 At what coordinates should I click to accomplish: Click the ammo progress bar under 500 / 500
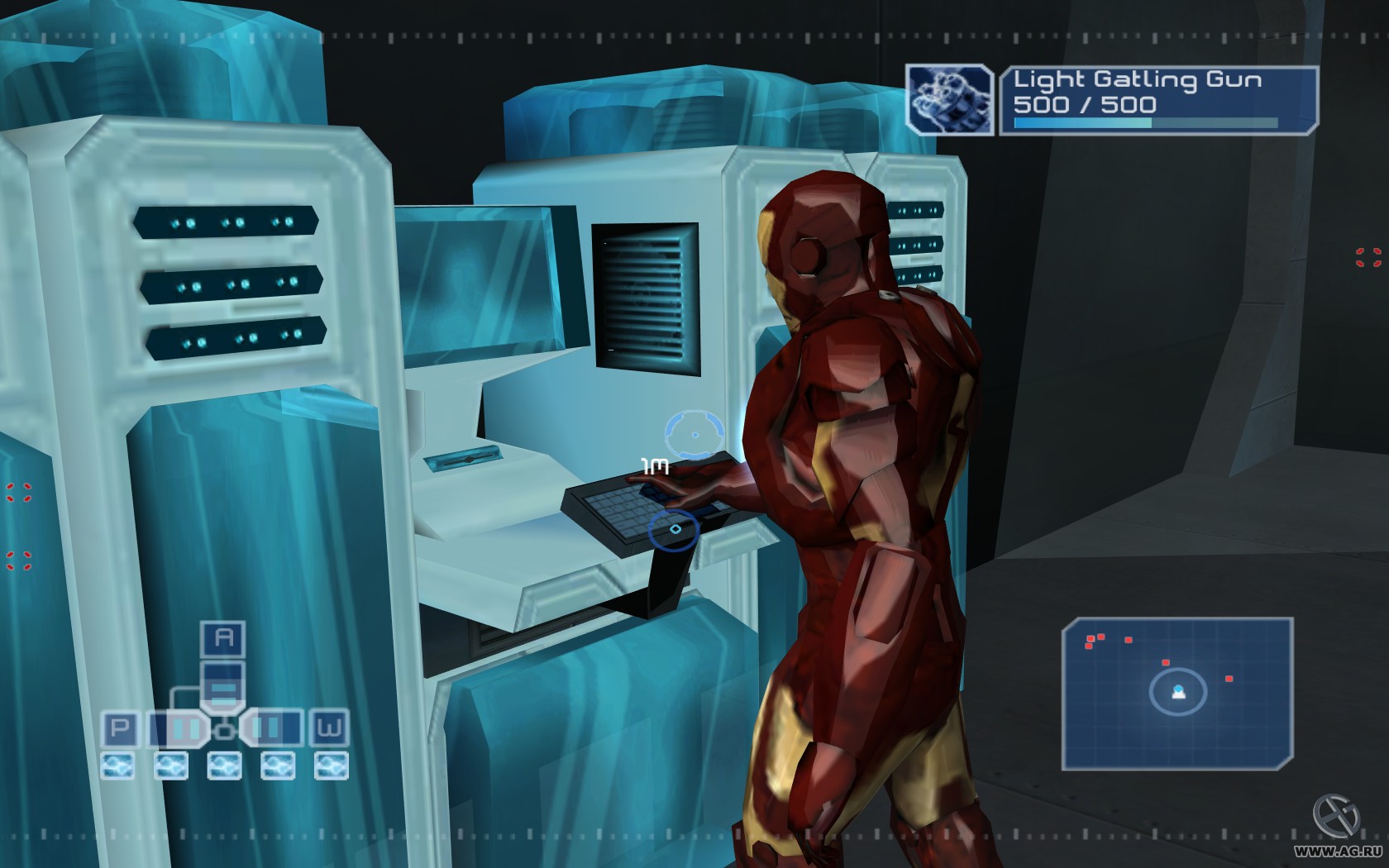(x=1146, y=122)
